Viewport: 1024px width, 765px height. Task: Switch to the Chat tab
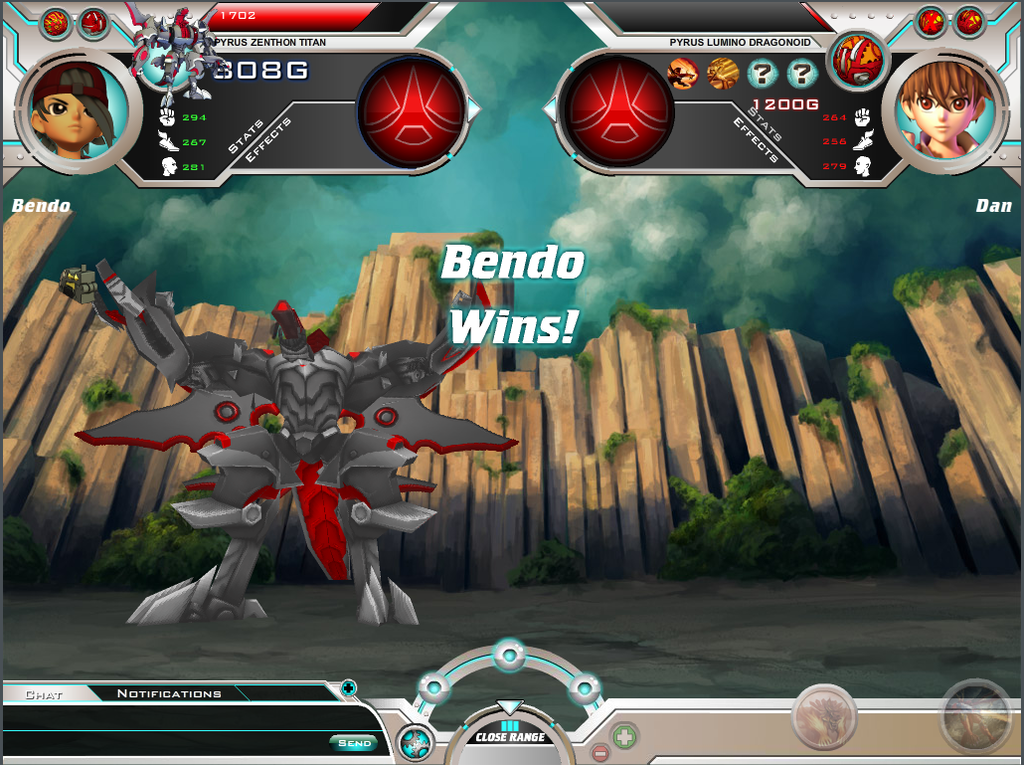[44, 694]
